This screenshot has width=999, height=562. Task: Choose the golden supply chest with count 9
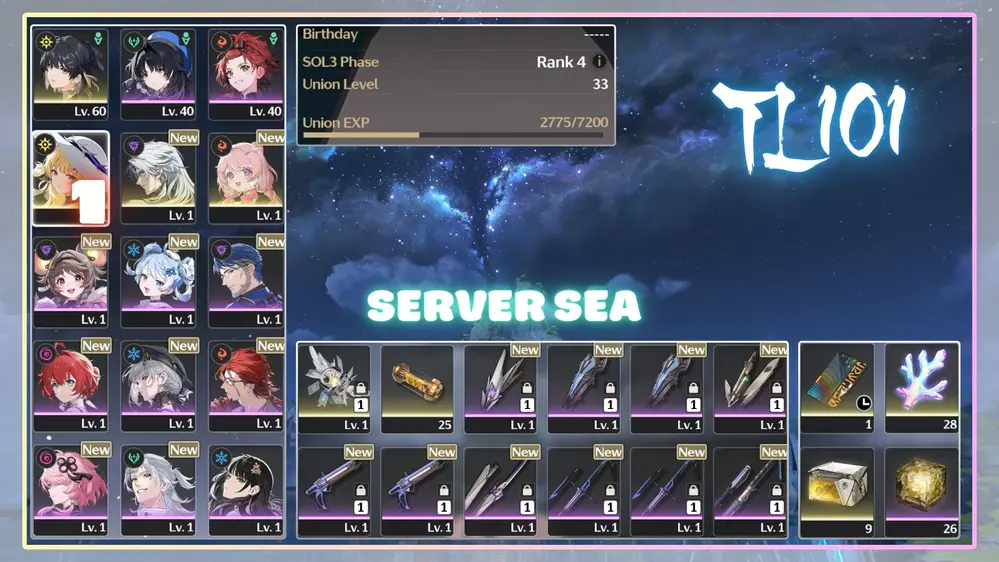click(x=837, y=487)
